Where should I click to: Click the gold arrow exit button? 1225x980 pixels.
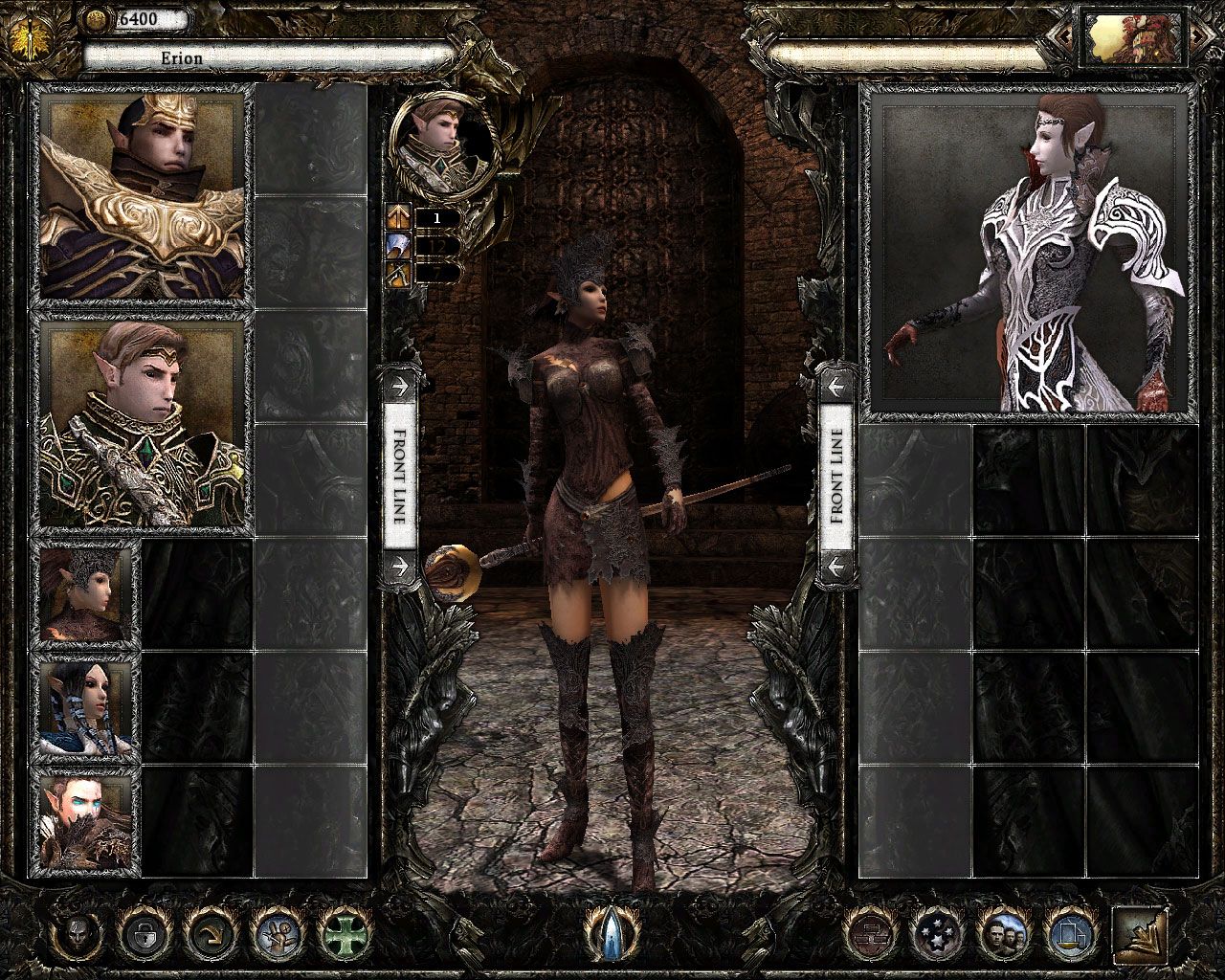click(1140, 934)
